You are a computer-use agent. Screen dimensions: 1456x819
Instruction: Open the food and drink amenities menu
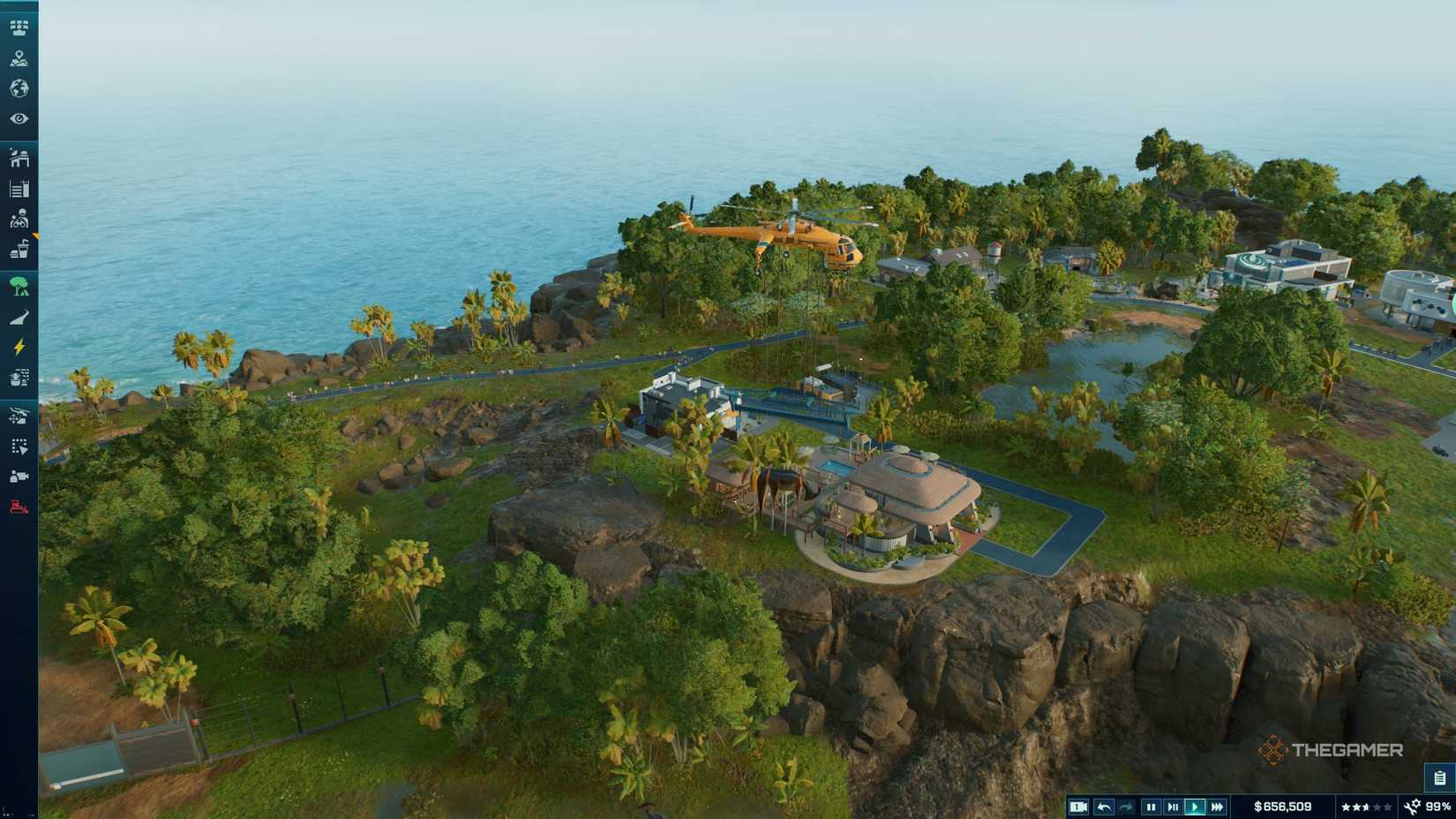click(19, 250)
